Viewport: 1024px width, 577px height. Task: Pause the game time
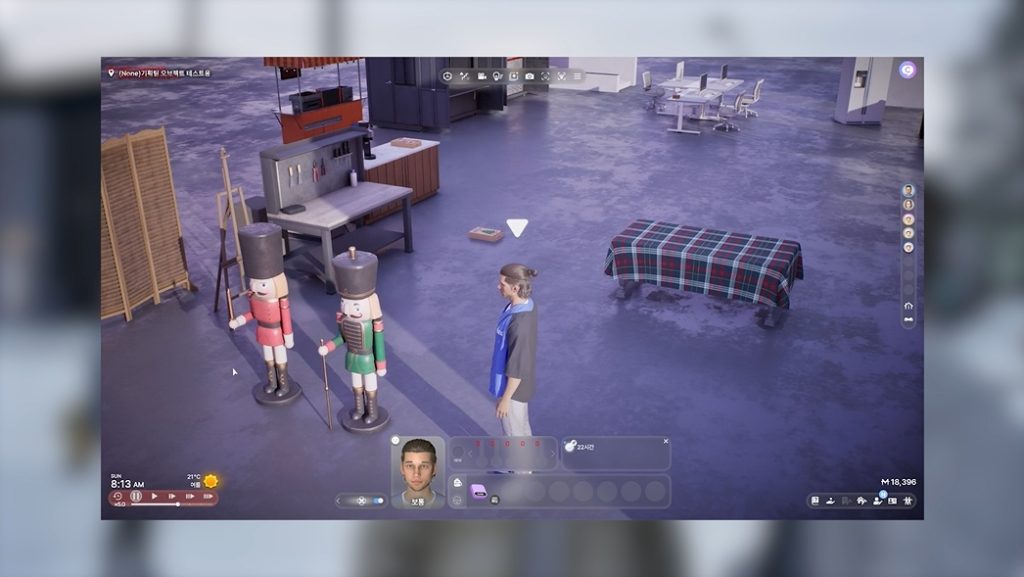(x=136, y=496)
